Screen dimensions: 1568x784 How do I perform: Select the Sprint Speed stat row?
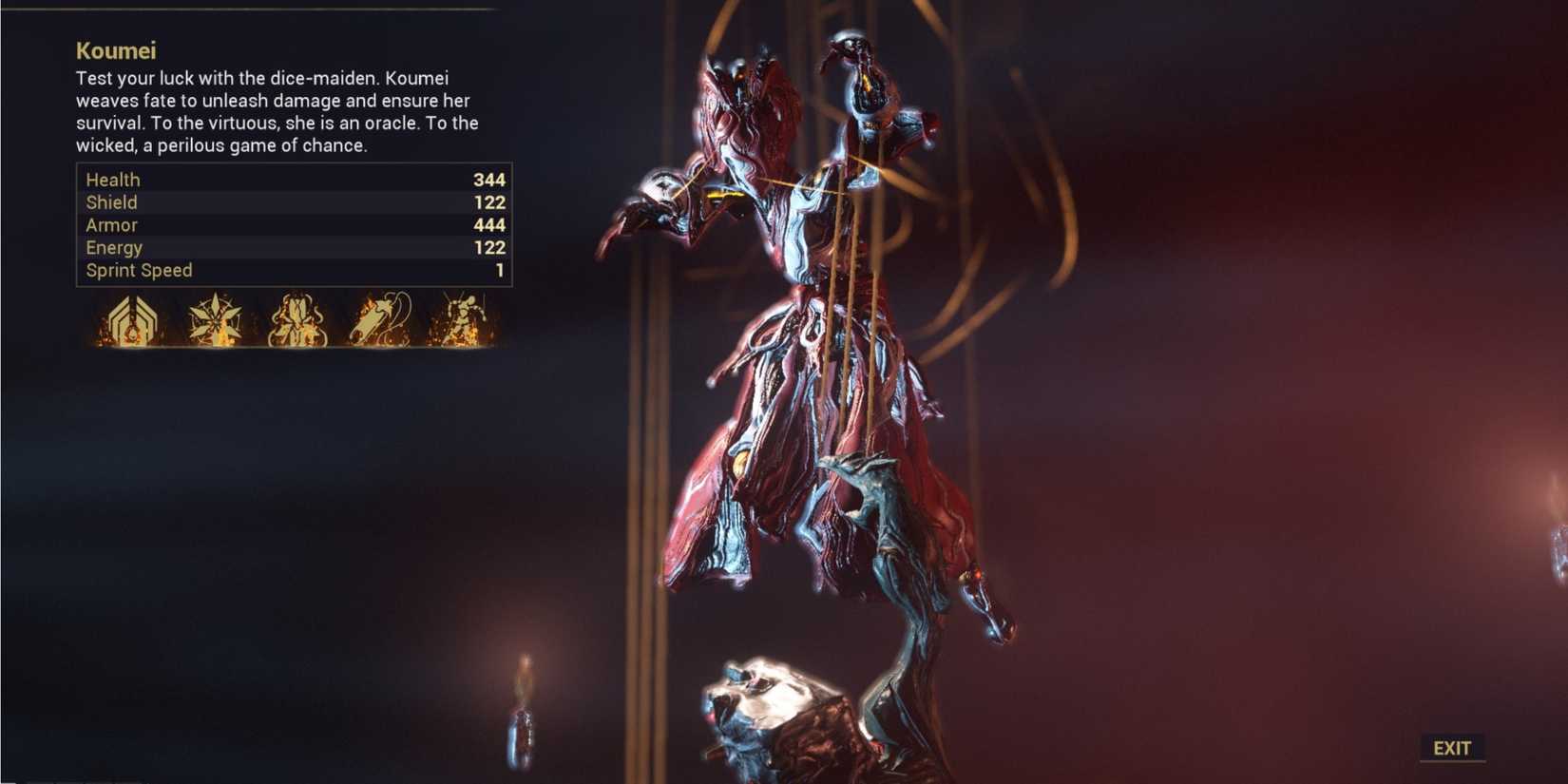point(285,270)
